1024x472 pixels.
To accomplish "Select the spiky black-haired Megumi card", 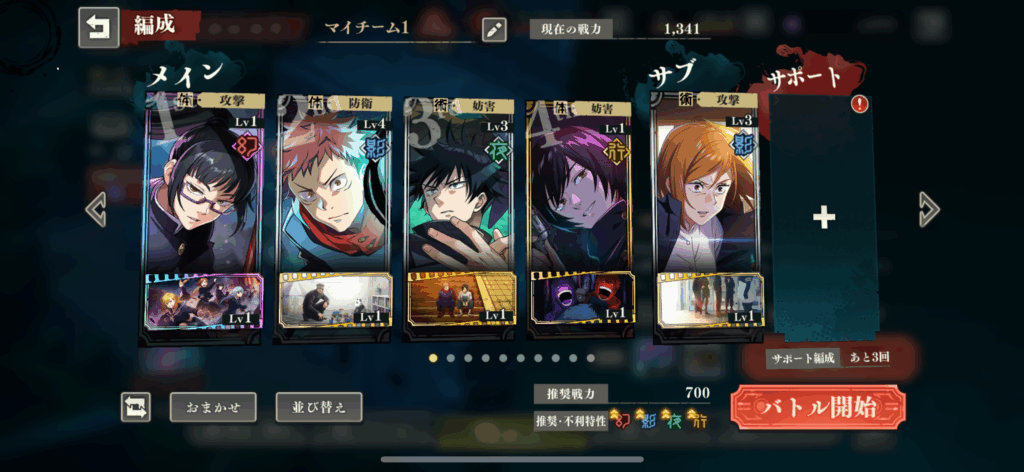I will (457, 190).
